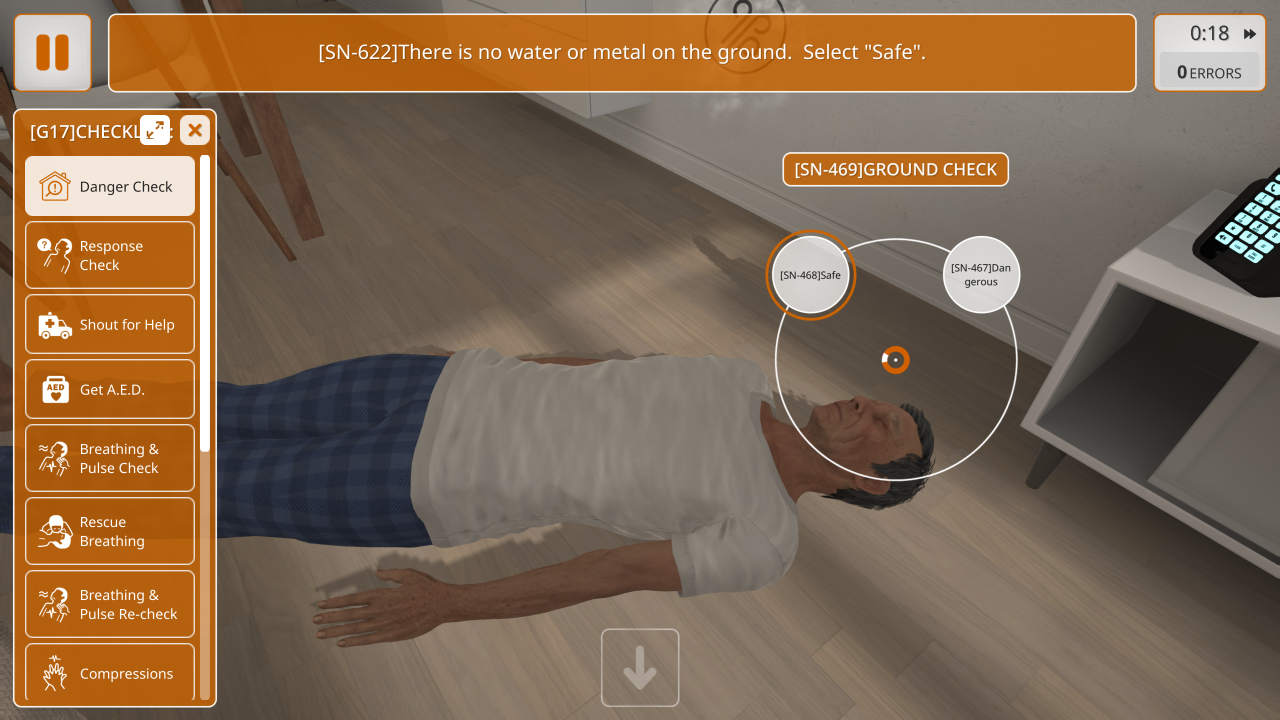
Task: Open the Breathing & Pulse Check step
Action: pyautogui.click(x=110, y=458)
